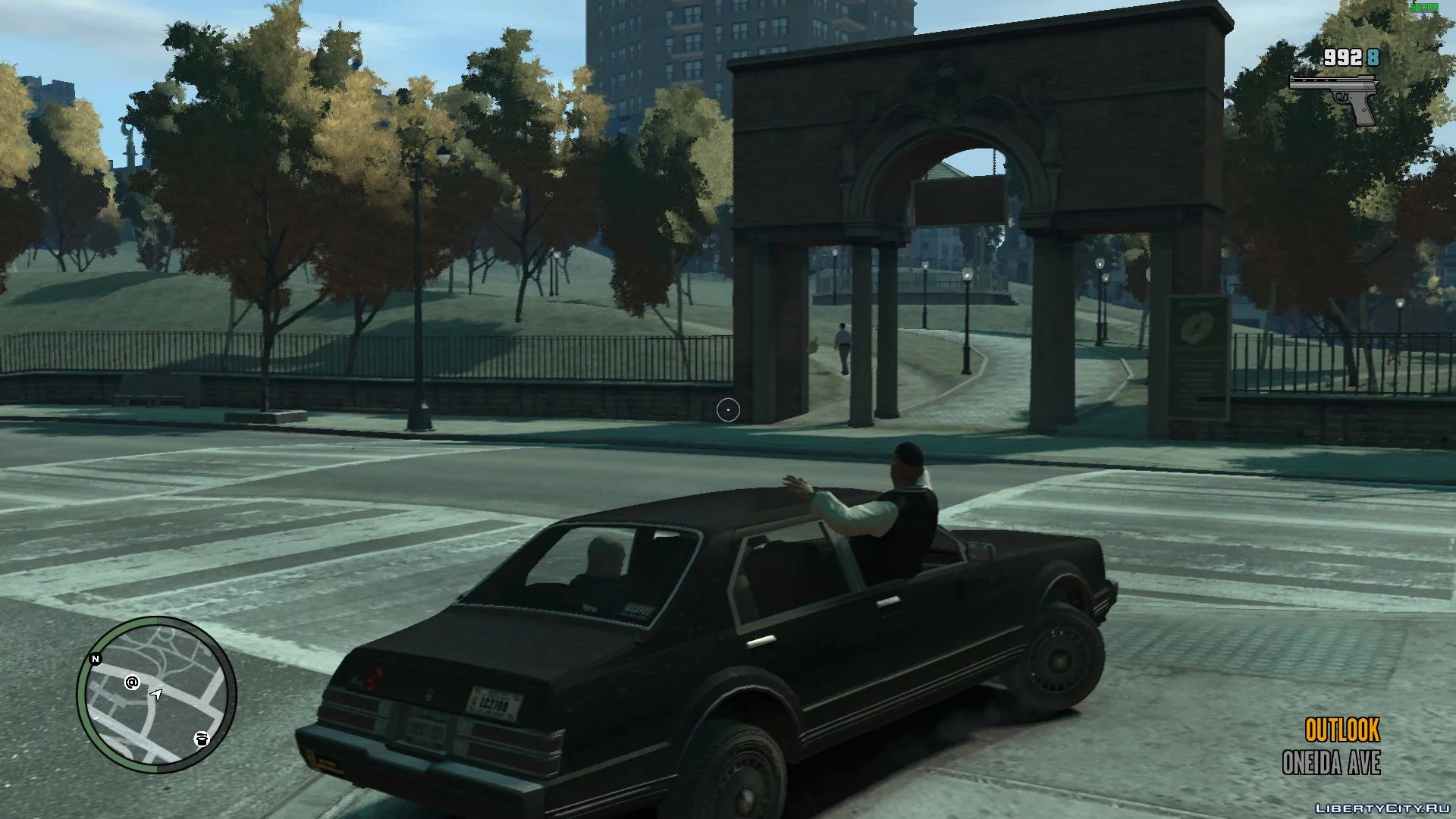The height and width of the screenshot is (819, 1456).
Task: Click the north N compass marker
Action: [x=96, y=659]
